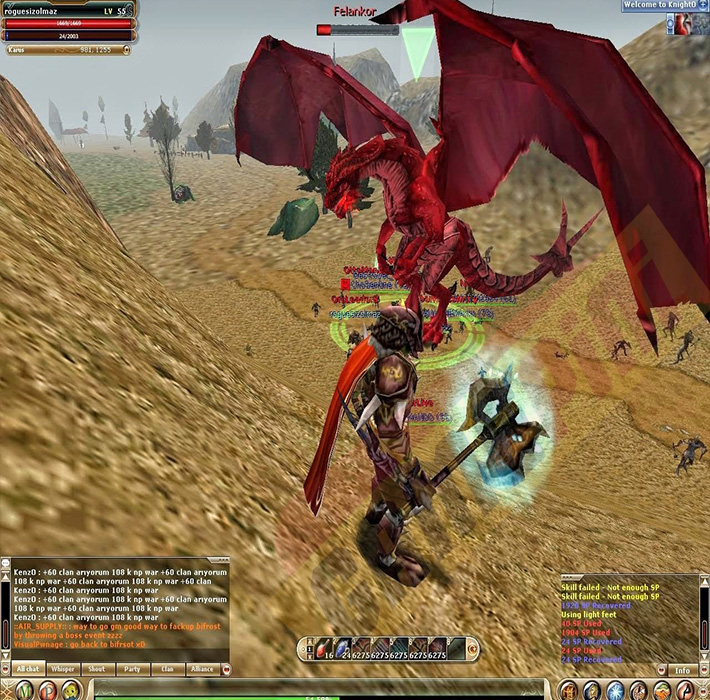Open the Info log tab
Viewport: 710px width, 700px height.
(x=682, y=670)
